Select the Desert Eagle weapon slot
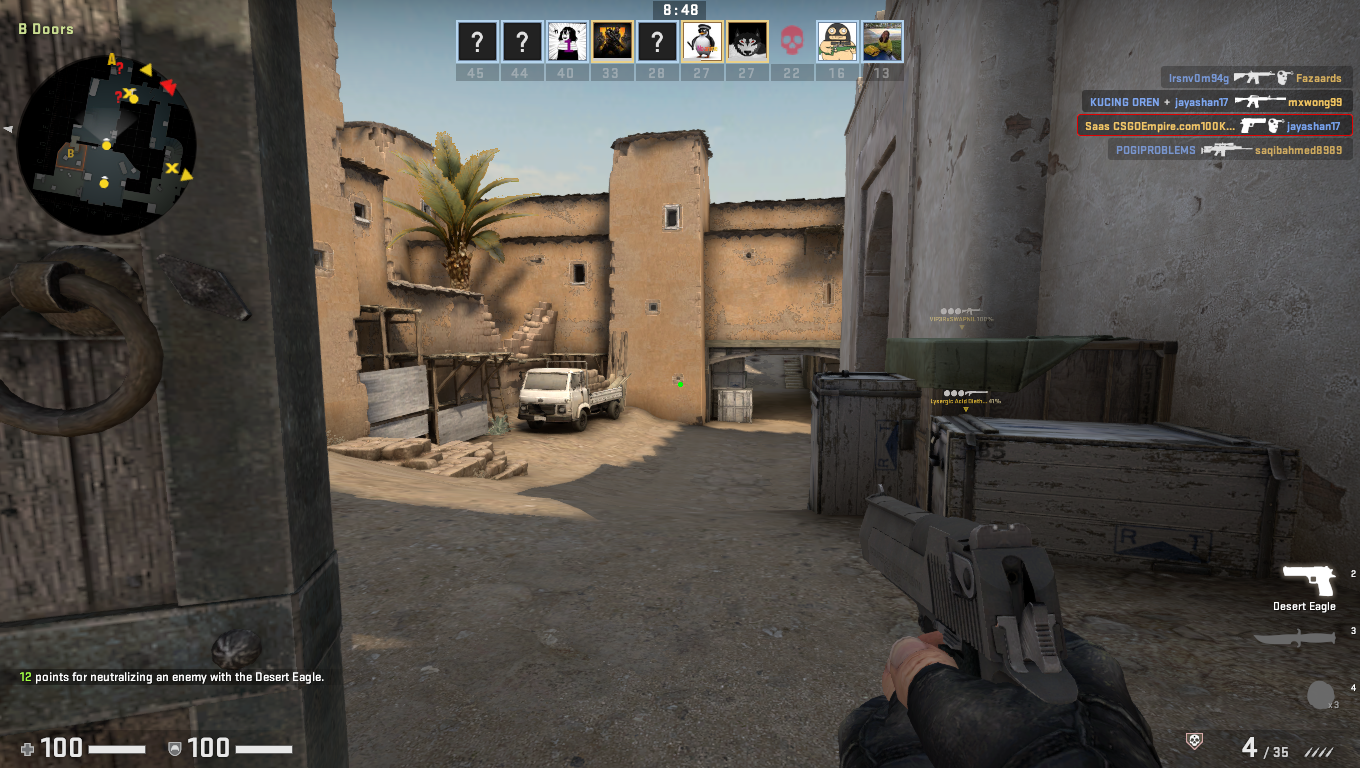 pyautogui.click(x=1309, y=583)
